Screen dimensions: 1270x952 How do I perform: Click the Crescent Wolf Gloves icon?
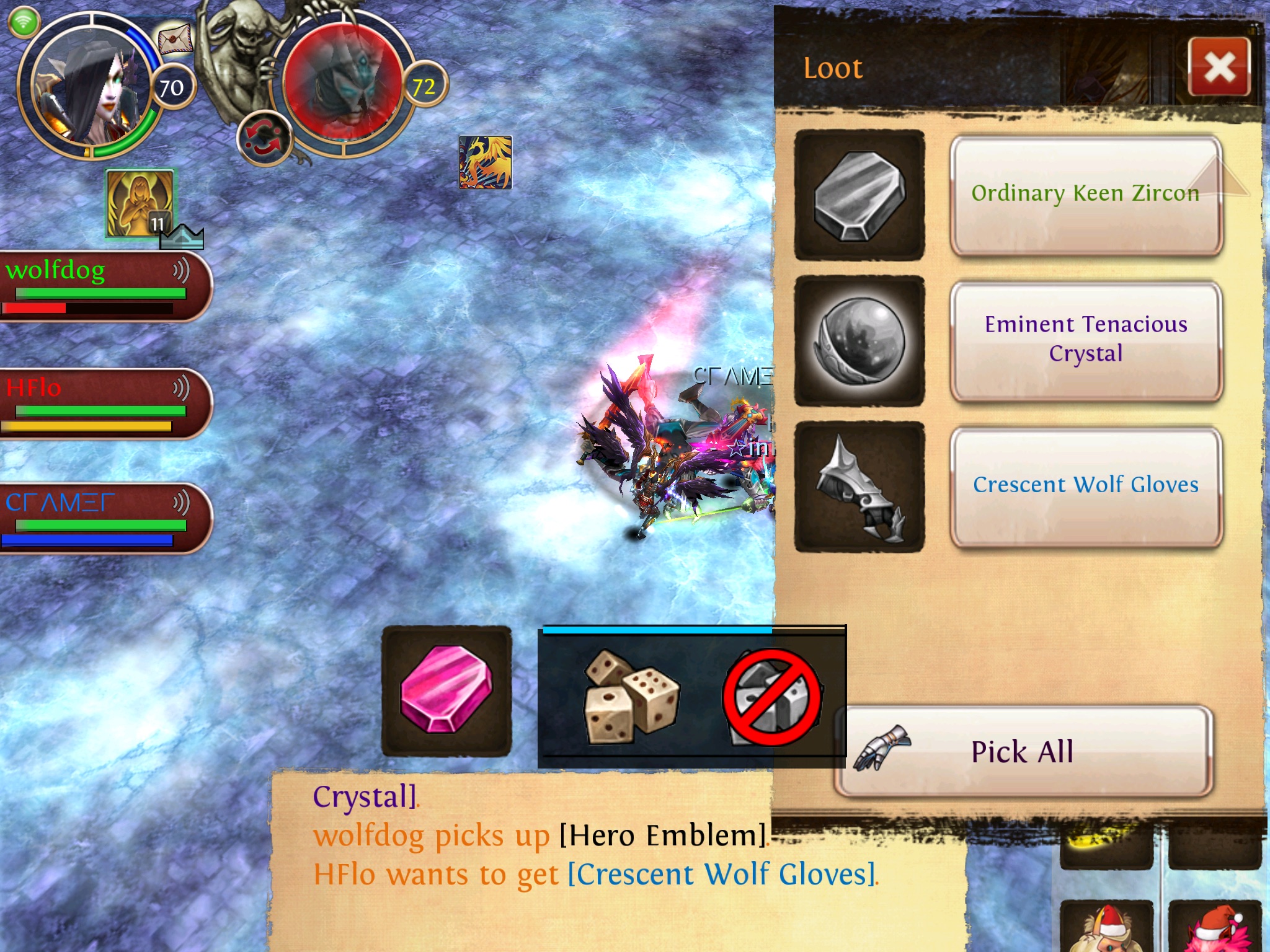859,486
